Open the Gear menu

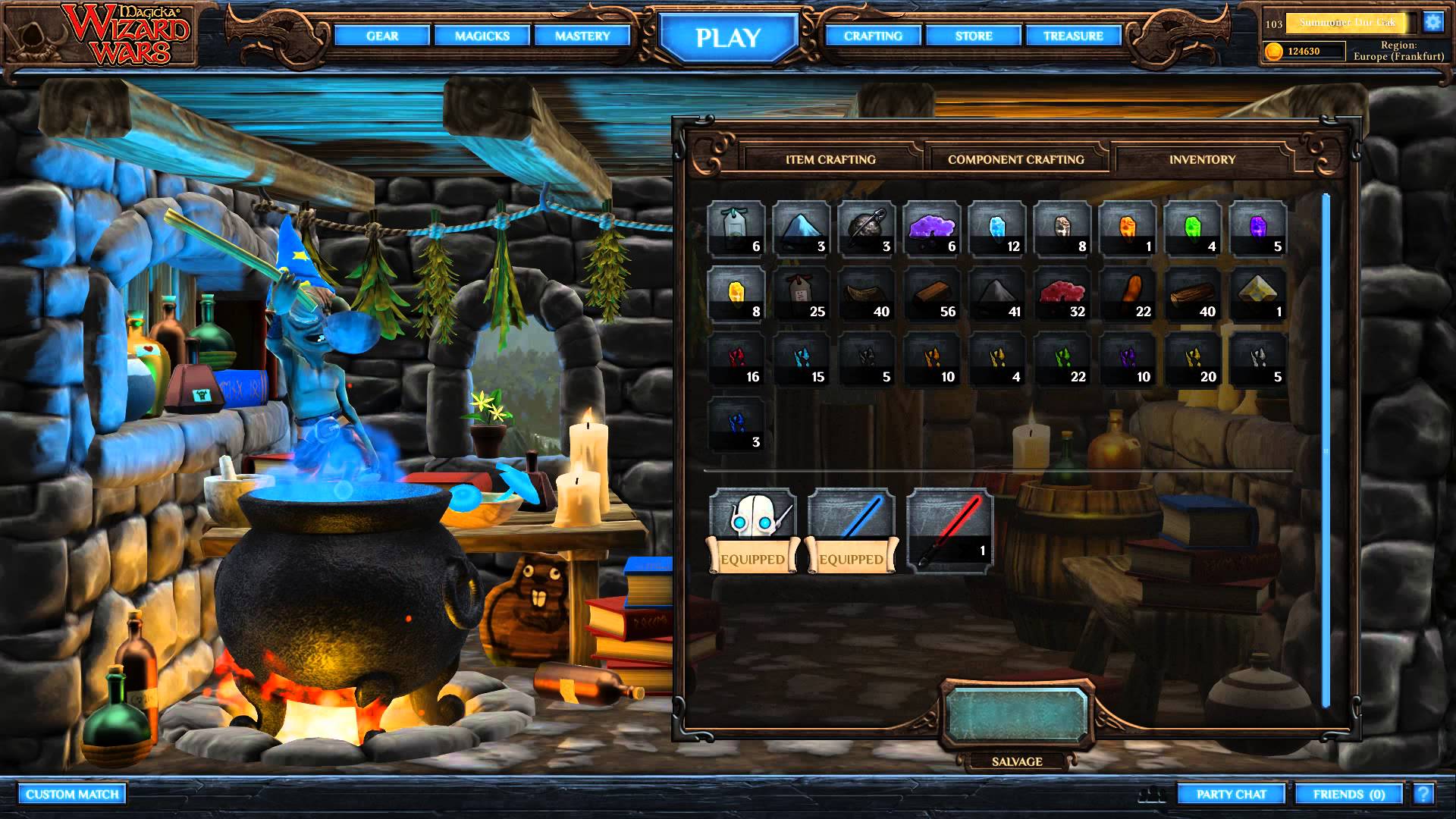[382, 36]
